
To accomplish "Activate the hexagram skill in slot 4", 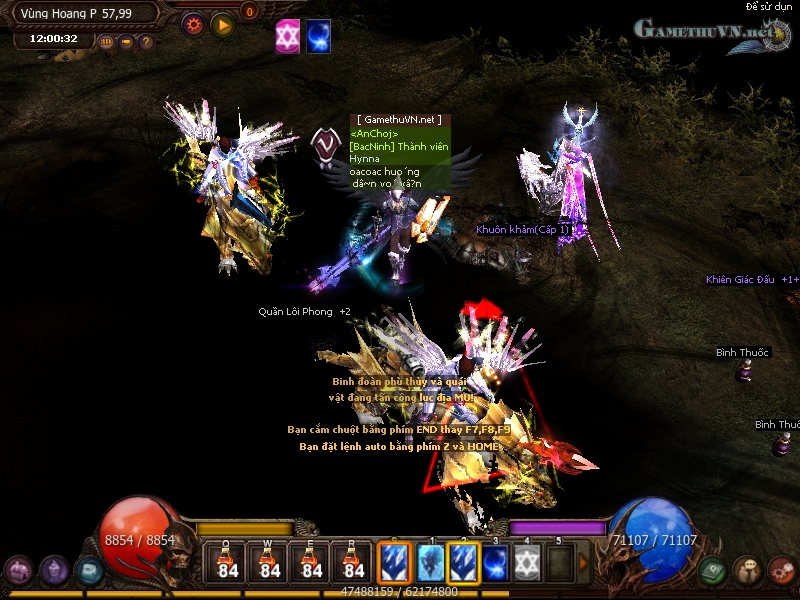I will pos(528,562).
